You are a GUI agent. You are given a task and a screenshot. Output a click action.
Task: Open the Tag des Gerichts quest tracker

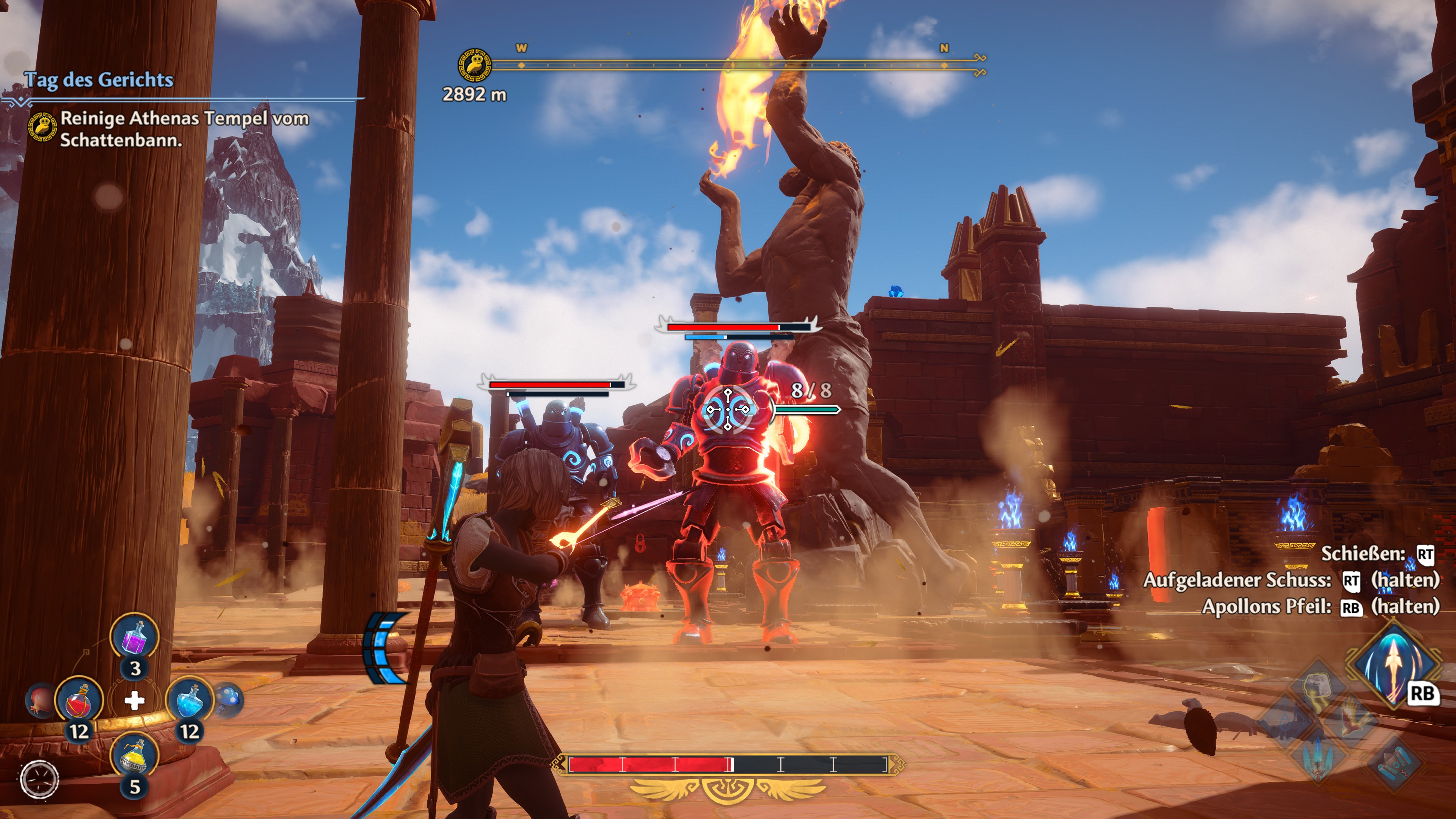pyautogui.click(x=98, y=80)
